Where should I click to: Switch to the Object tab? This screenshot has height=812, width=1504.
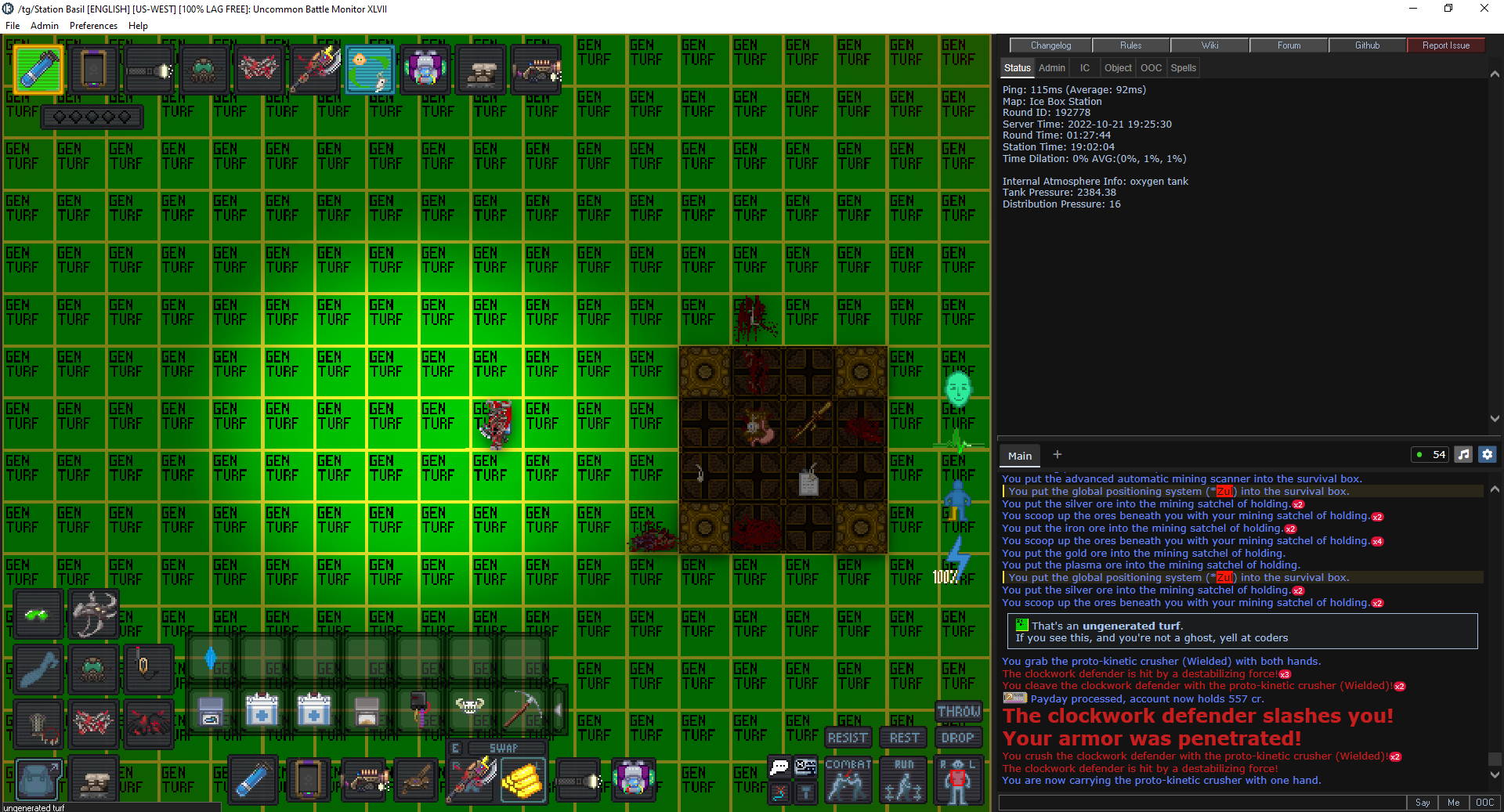click(x=1118, y=67)
